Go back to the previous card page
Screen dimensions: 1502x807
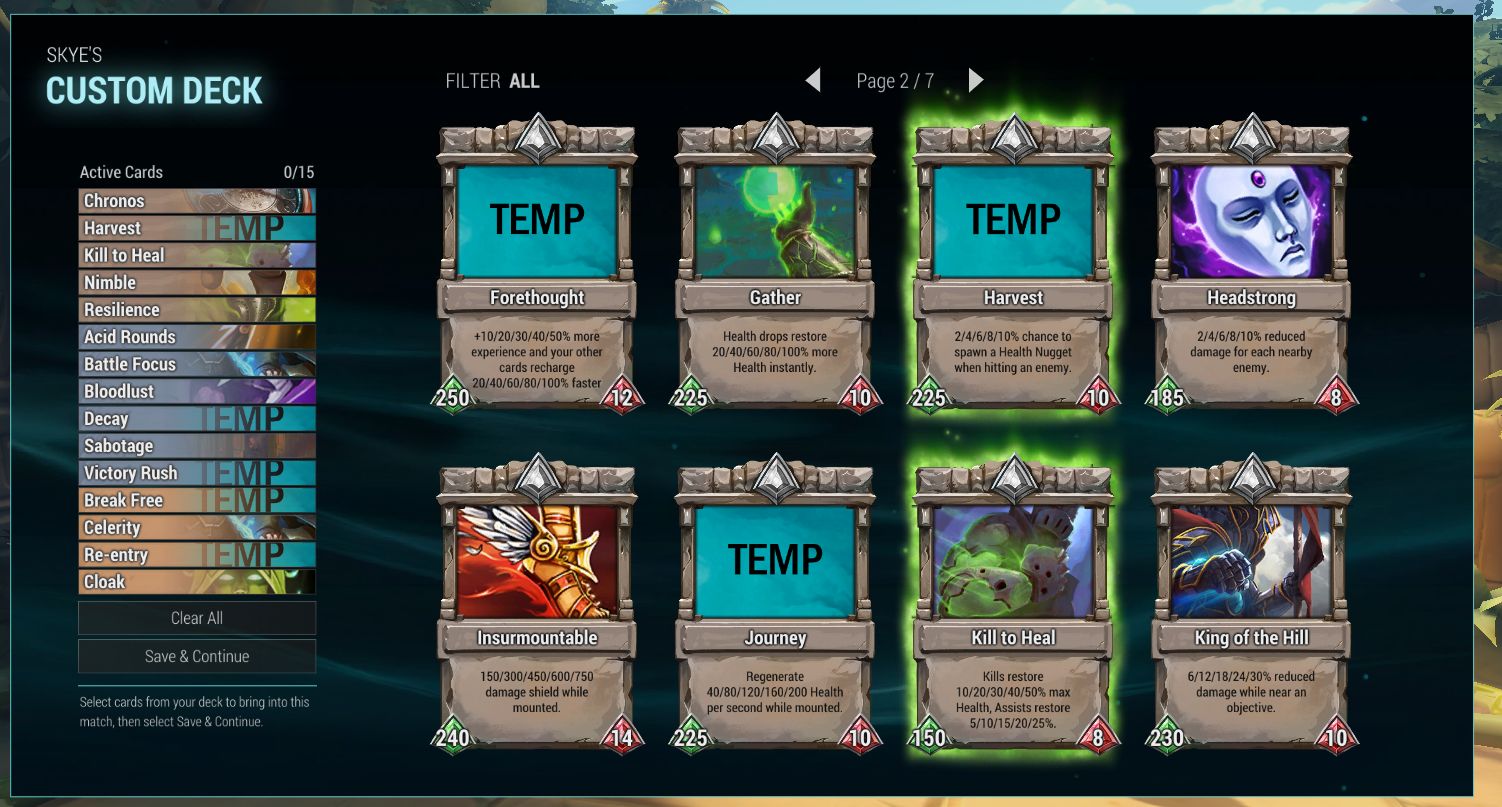click(813, 80)
